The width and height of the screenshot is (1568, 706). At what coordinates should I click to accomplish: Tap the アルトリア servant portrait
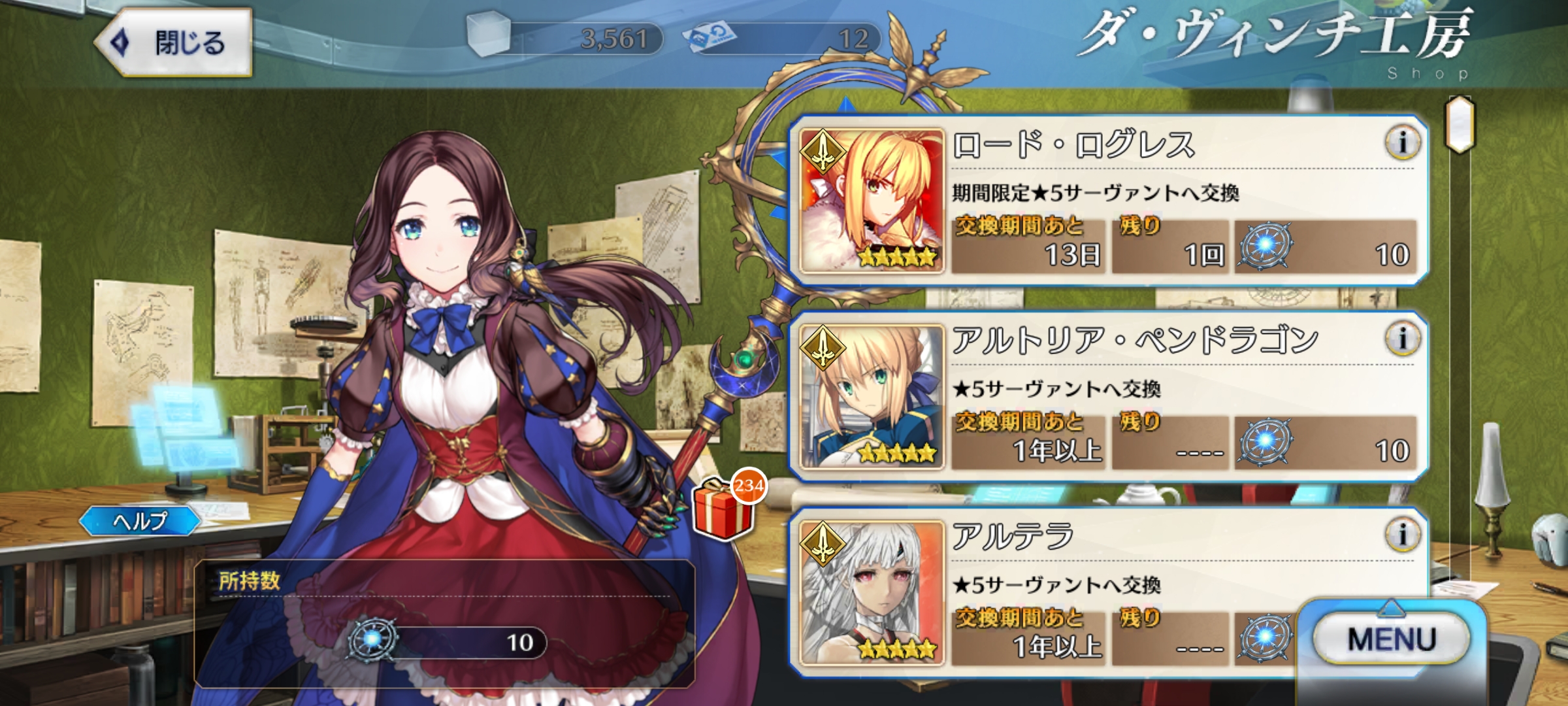[x=872, y=397]
